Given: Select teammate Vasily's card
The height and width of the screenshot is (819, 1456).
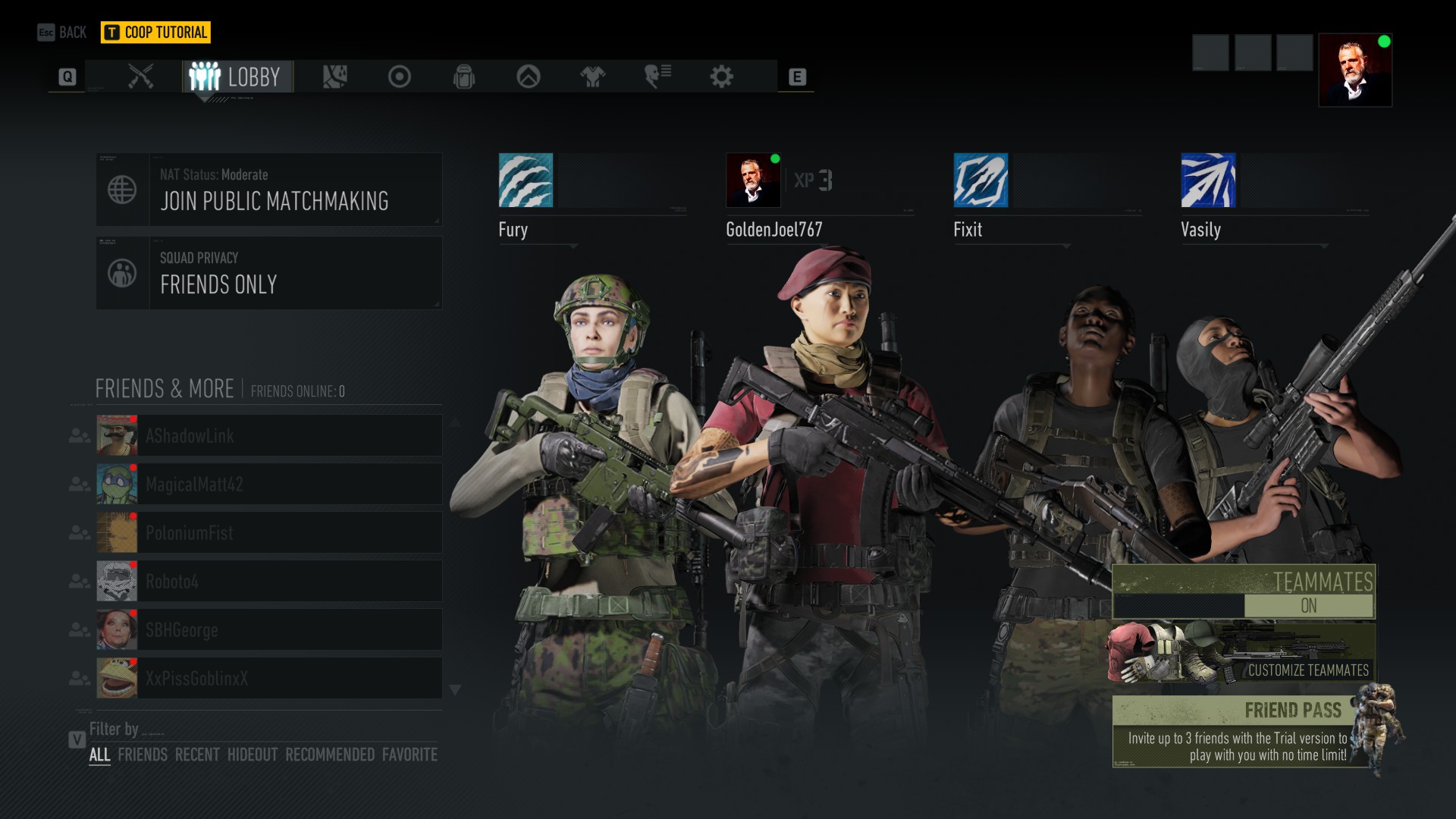Looking at the screenshot, I should pos(1274,197).
